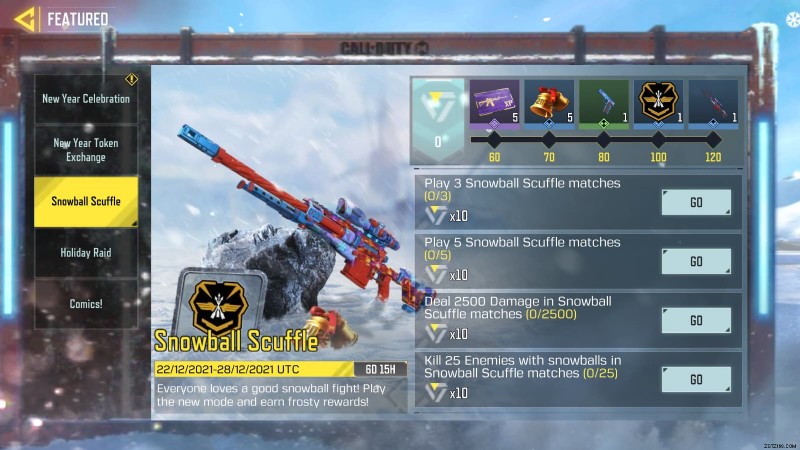Screen dimensions: 800x450
Task: Select the Snowball Scuffle tab
Action: tap(85, 201)
